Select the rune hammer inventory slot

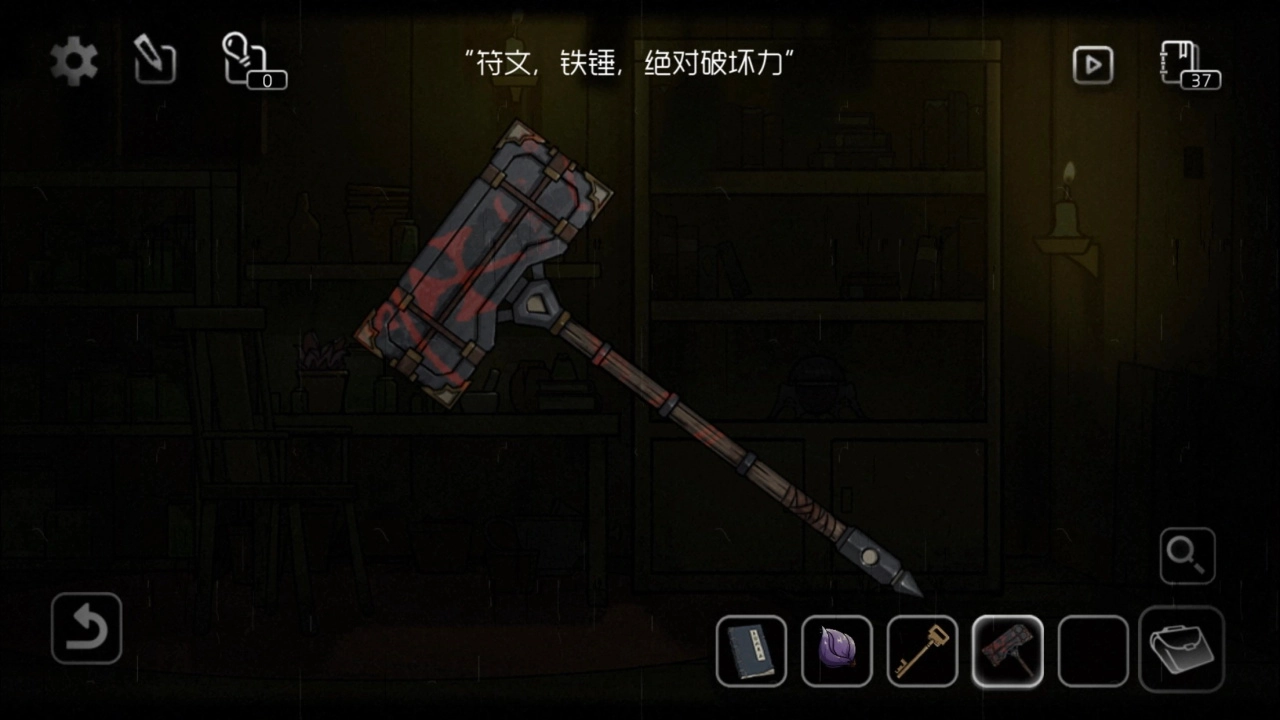coord(1007,651)
